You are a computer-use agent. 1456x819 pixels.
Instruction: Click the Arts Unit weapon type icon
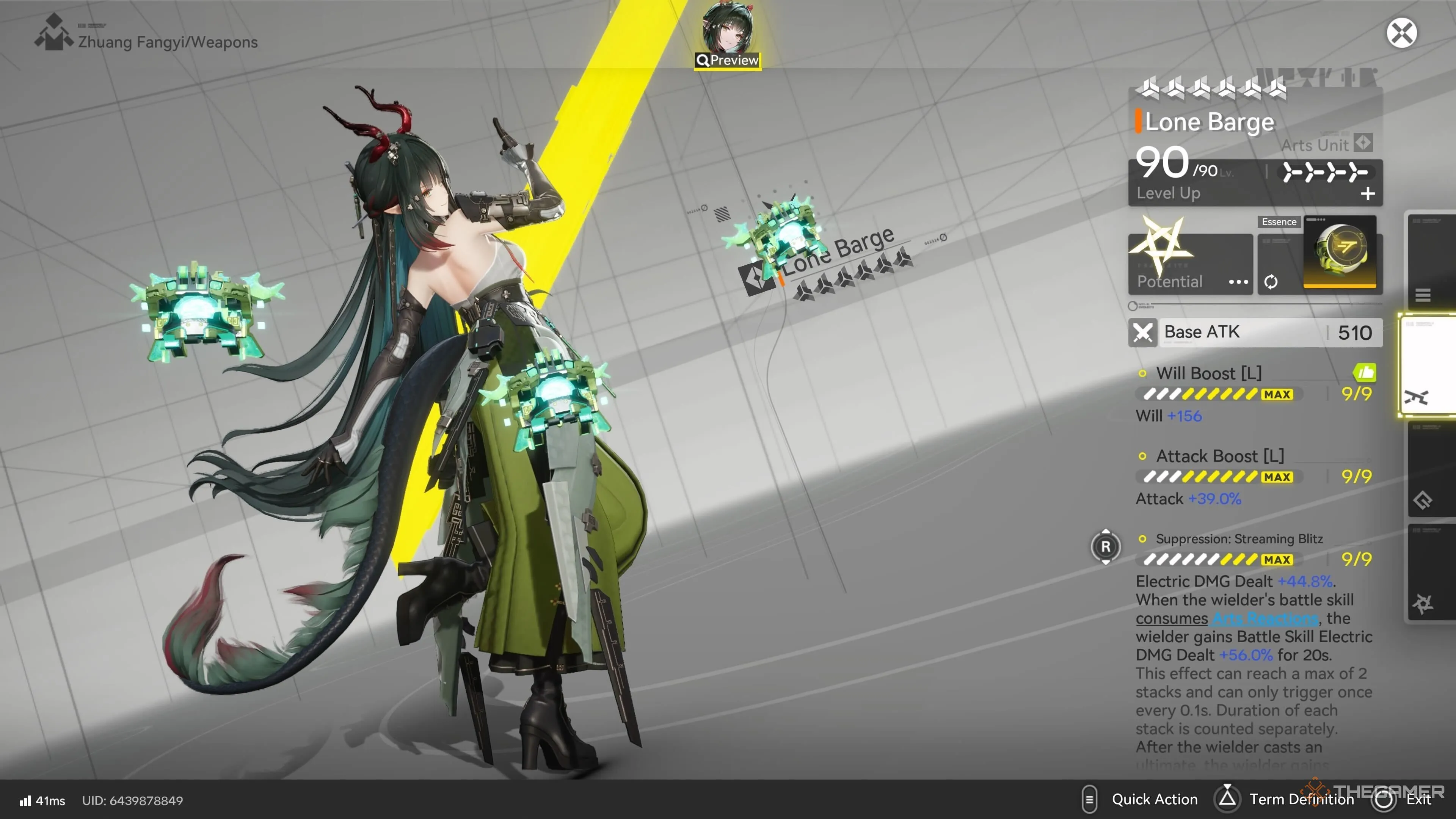click(1363, 143)
